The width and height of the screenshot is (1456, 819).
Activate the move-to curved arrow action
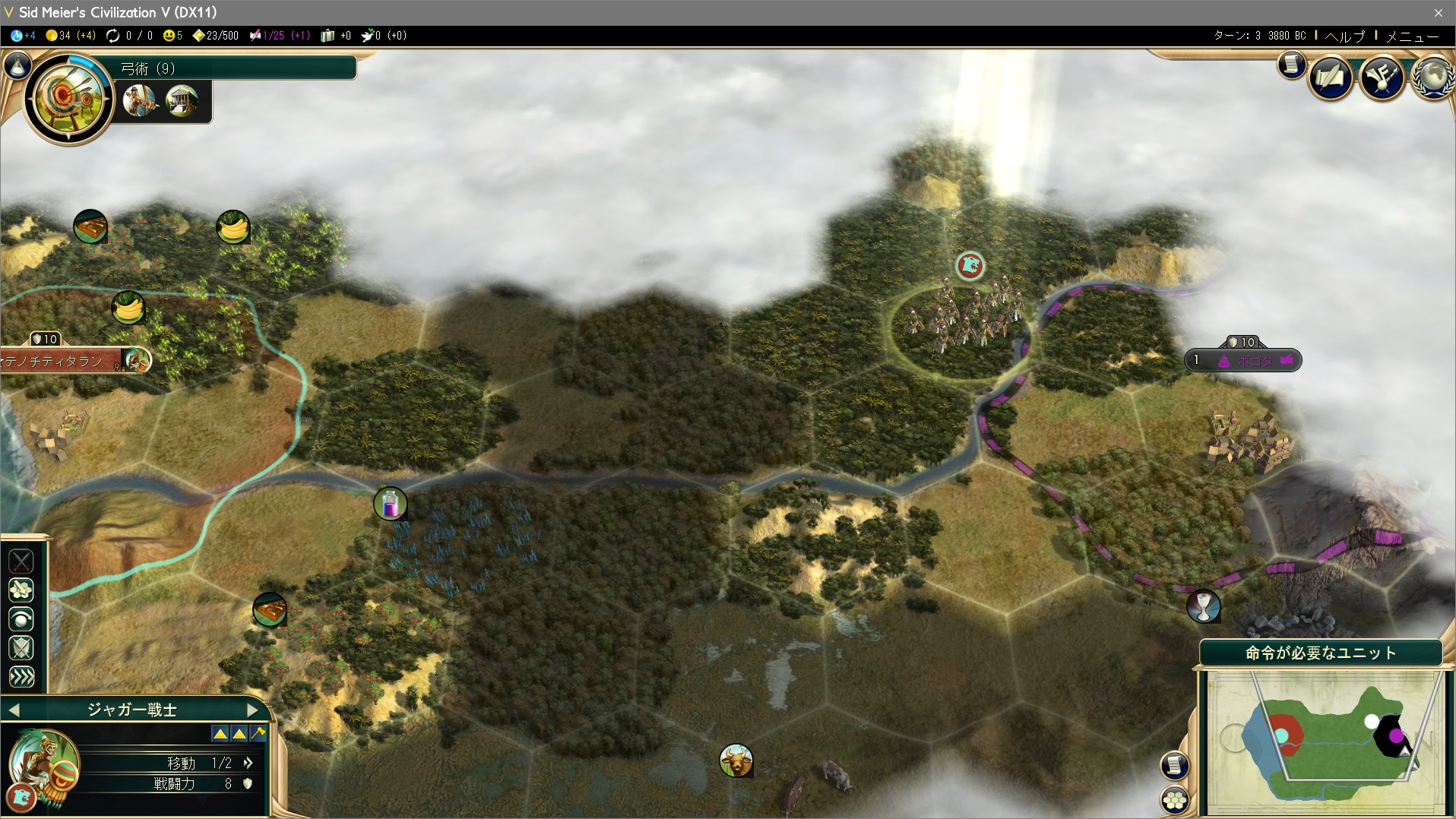pos(21,619)
